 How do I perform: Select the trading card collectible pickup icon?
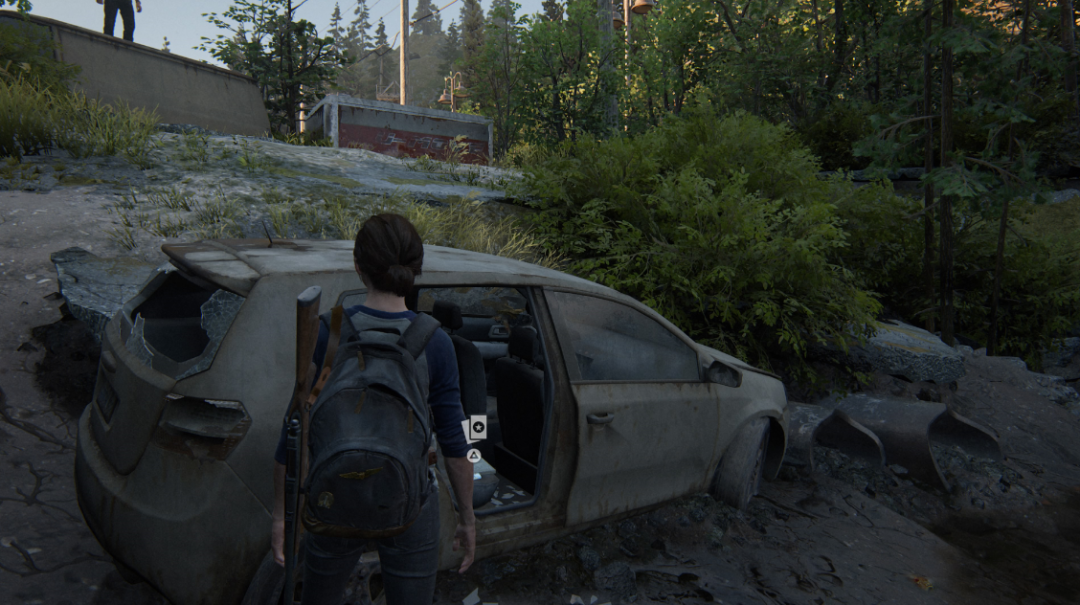[477, 428]
